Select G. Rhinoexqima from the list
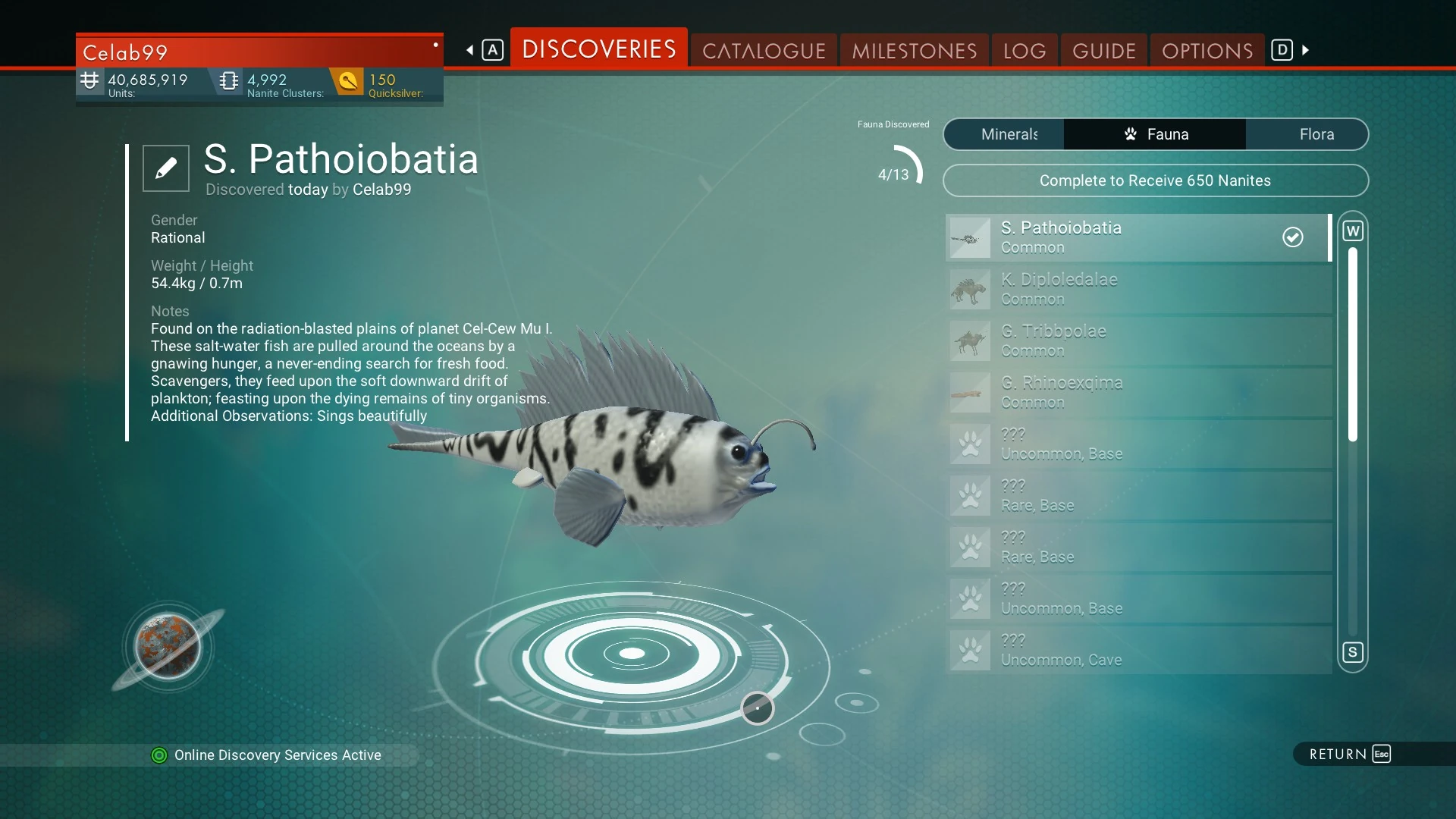The height and width of the screenshot is (819, 1456). pyautogui.click(x=1137, y=392)
